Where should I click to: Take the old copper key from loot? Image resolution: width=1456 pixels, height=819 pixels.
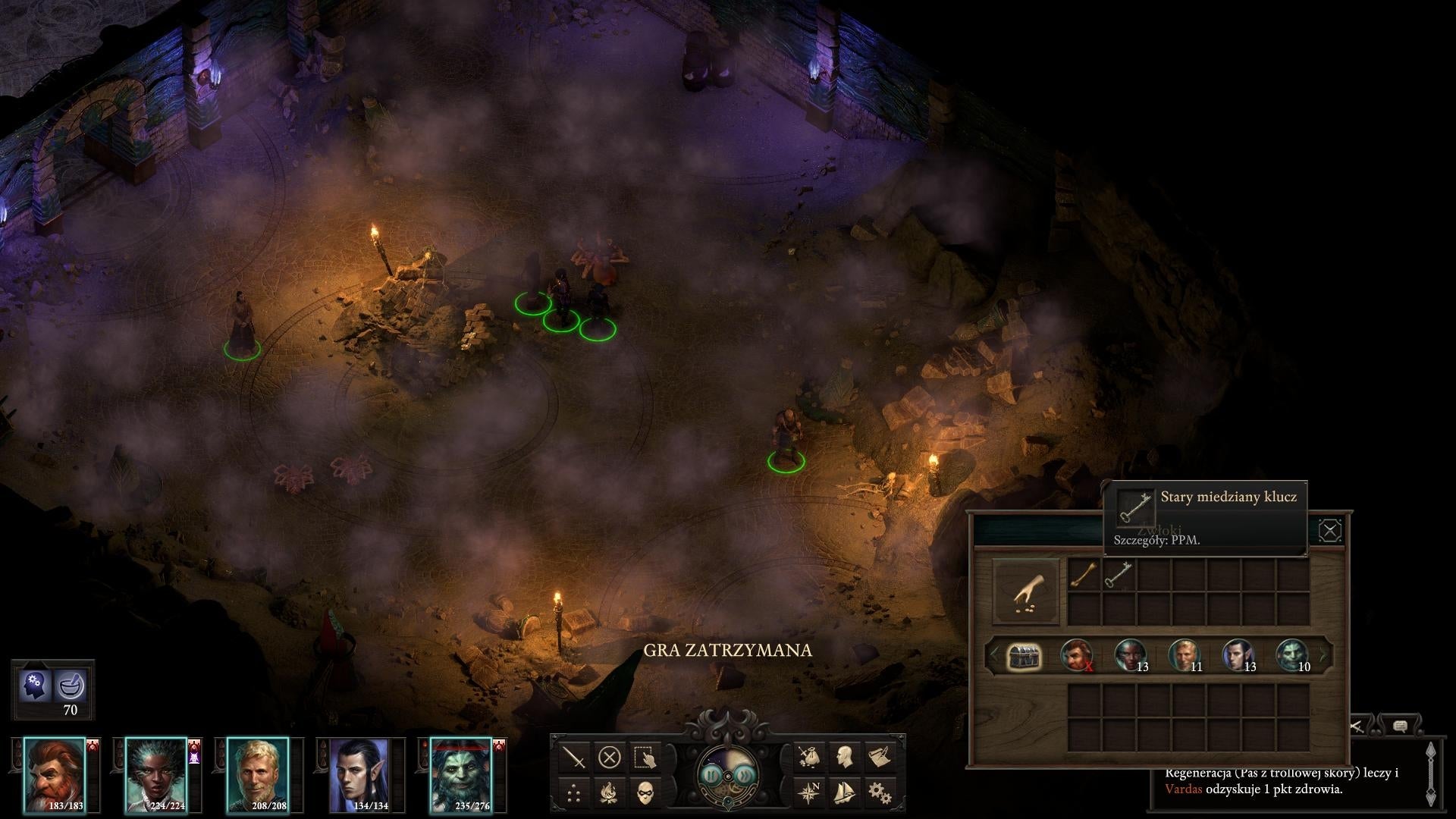point(1118,576)
